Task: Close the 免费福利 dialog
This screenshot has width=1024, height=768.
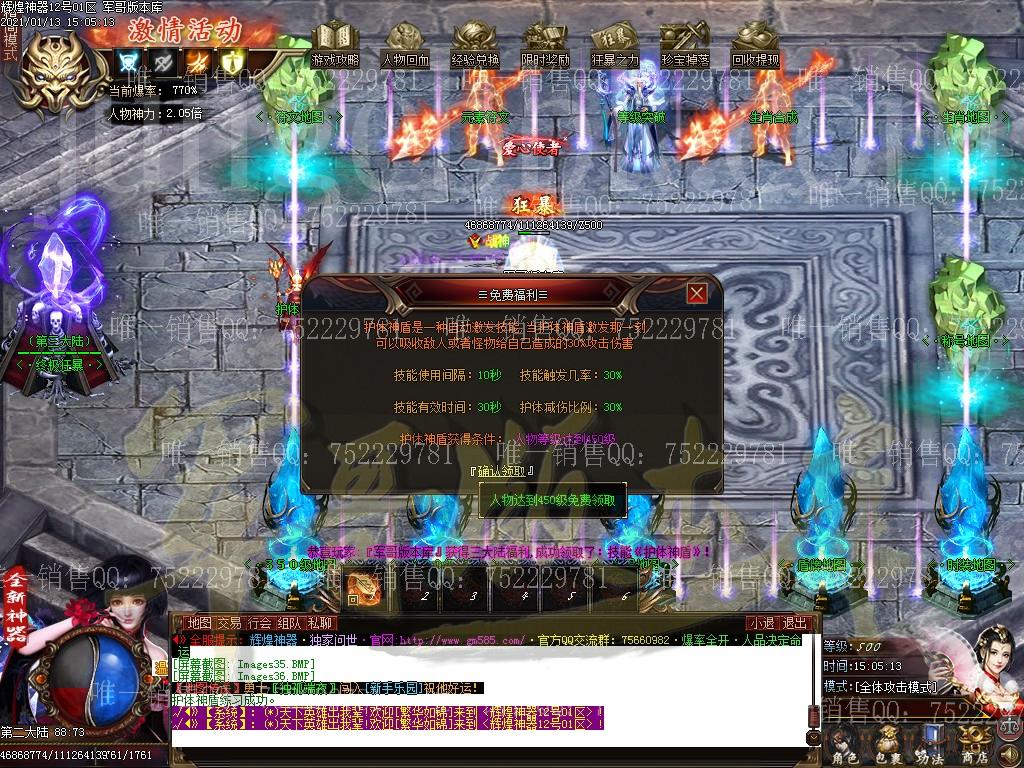Action: [x=697, y=293]
